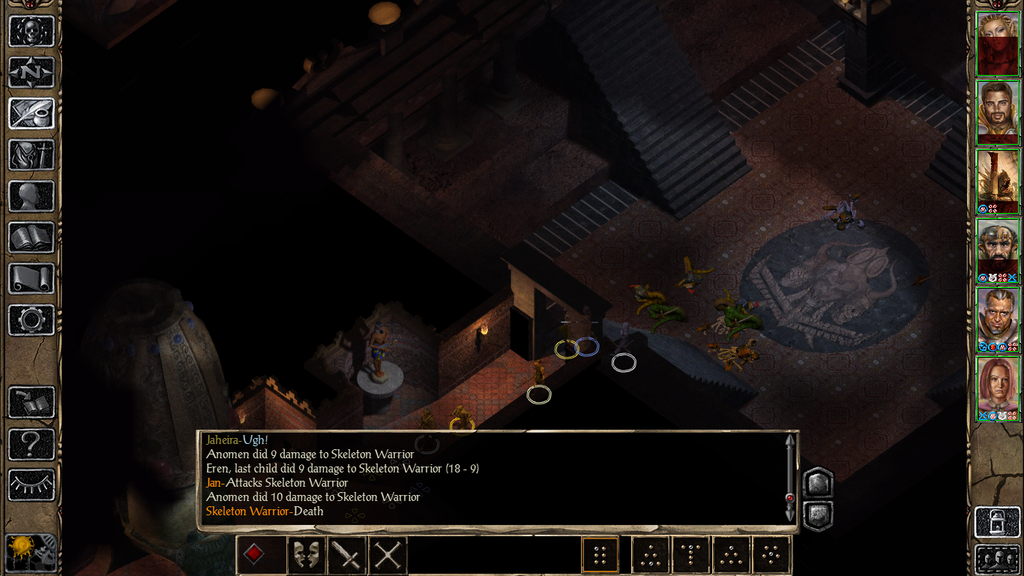Select the sword attack command
1024x576 pixels.
click(x=347, y=554)
